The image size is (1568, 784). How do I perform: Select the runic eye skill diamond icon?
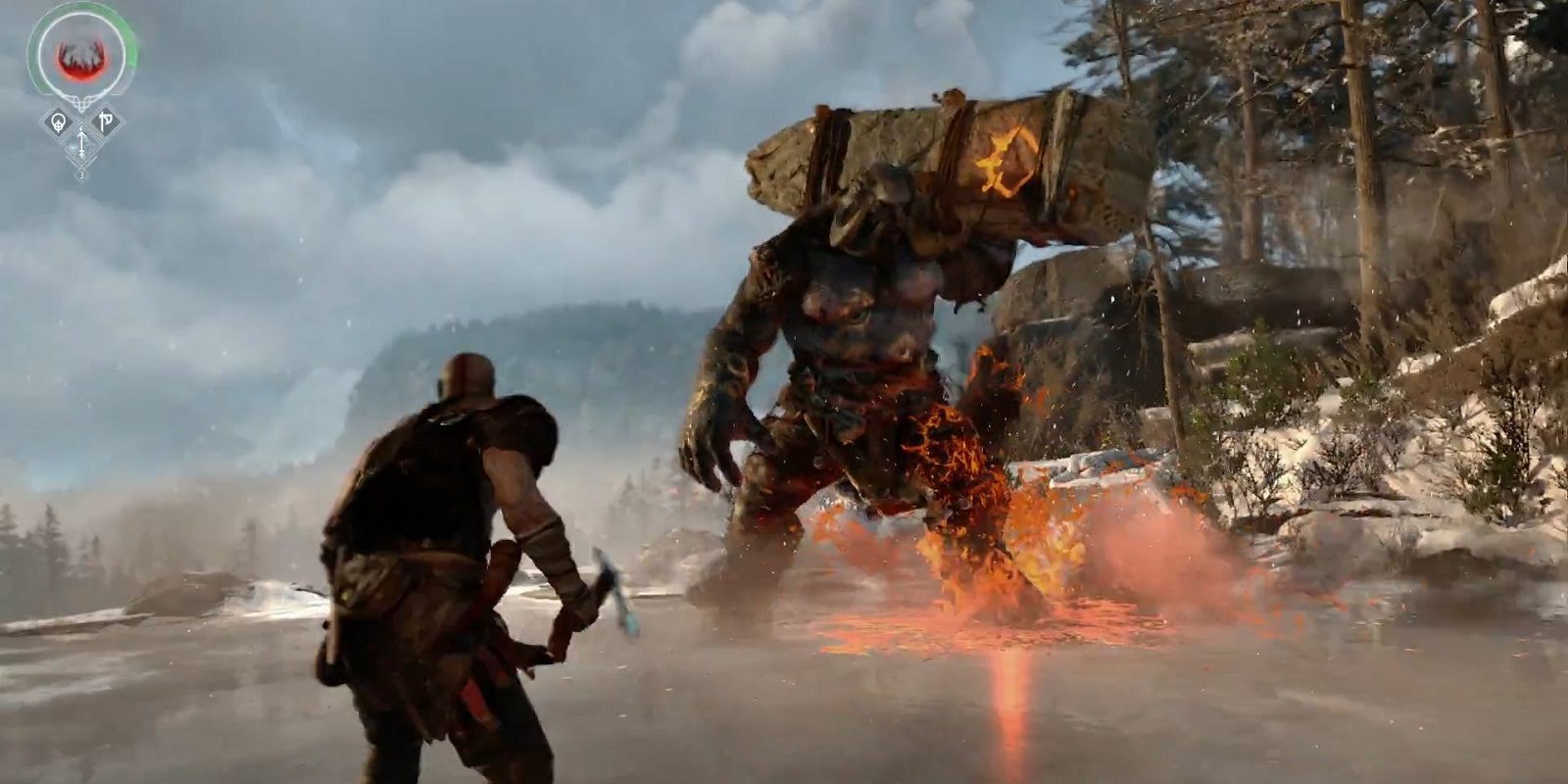pyautogui.click(x=59, y=121)
